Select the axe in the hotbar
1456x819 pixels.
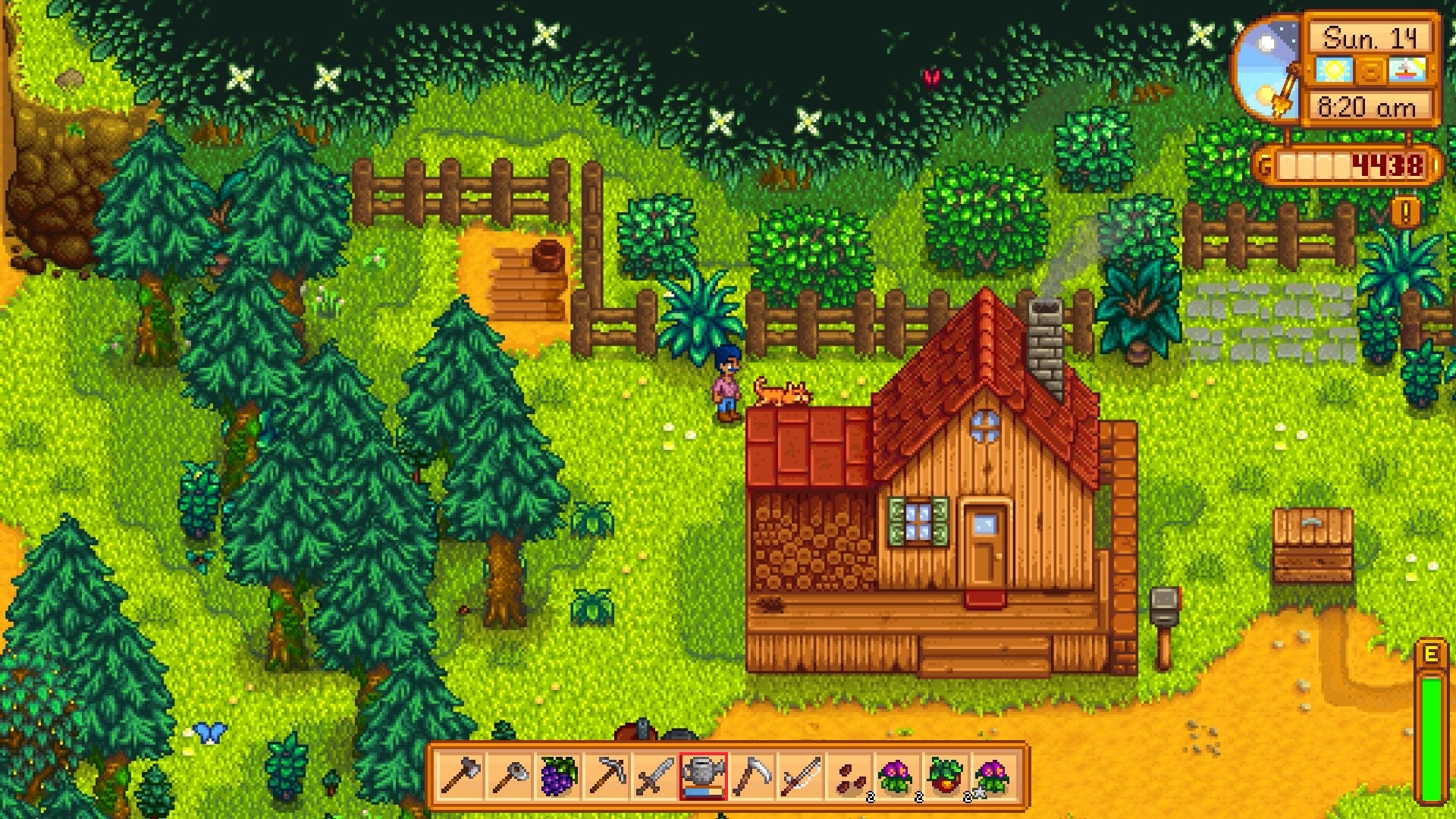click(x=460, y=777)
